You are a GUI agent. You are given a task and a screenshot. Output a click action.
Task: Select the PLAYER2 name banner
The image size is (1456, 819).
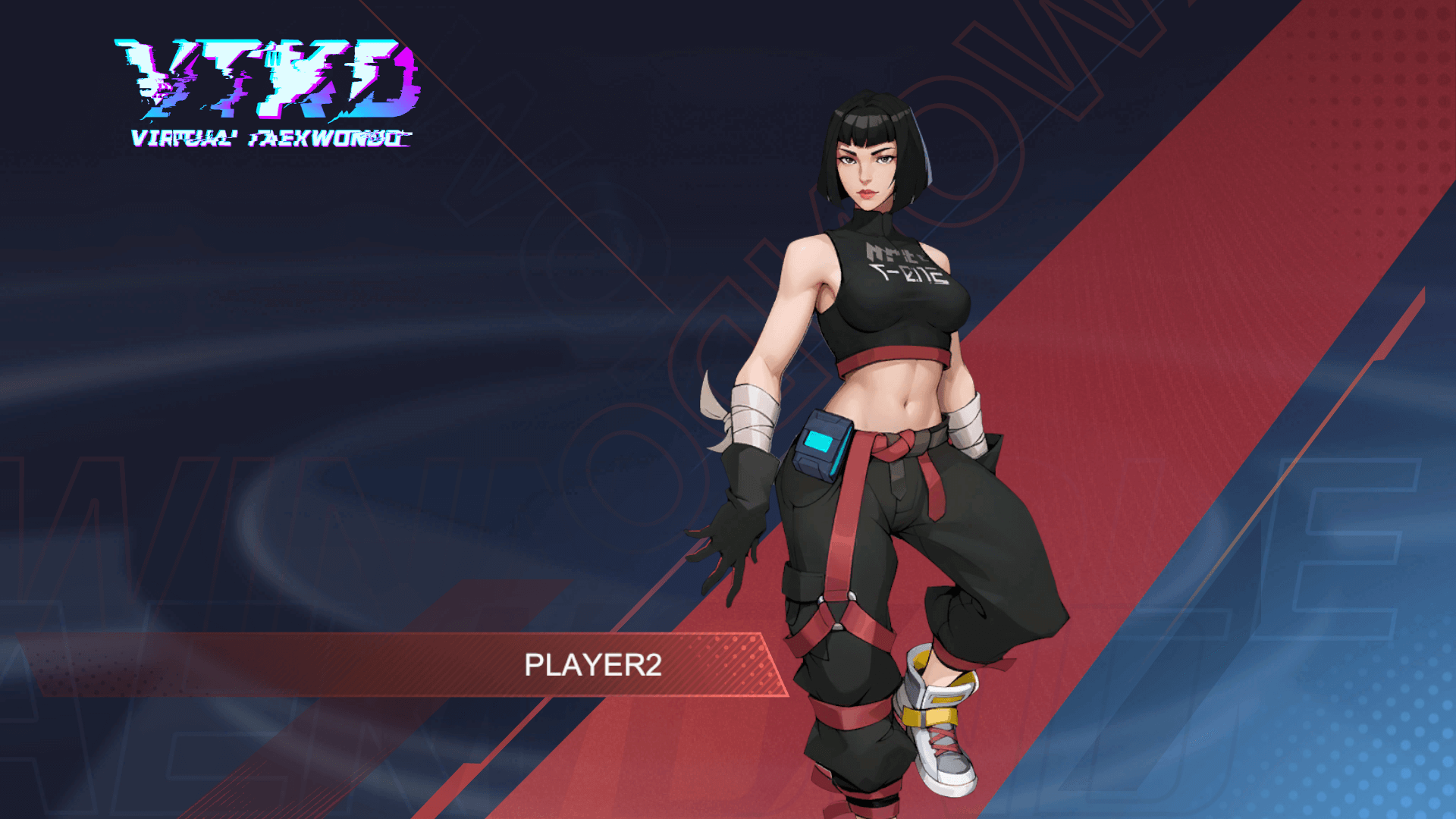pos(592,664)
